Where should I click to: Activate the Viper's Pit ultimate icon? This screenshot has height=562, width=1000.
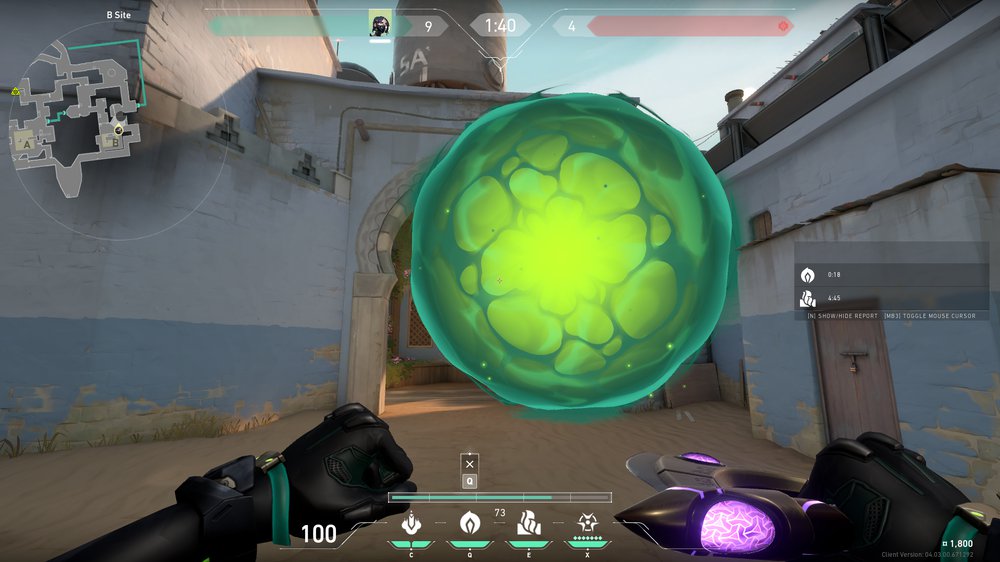click(586, 523)
